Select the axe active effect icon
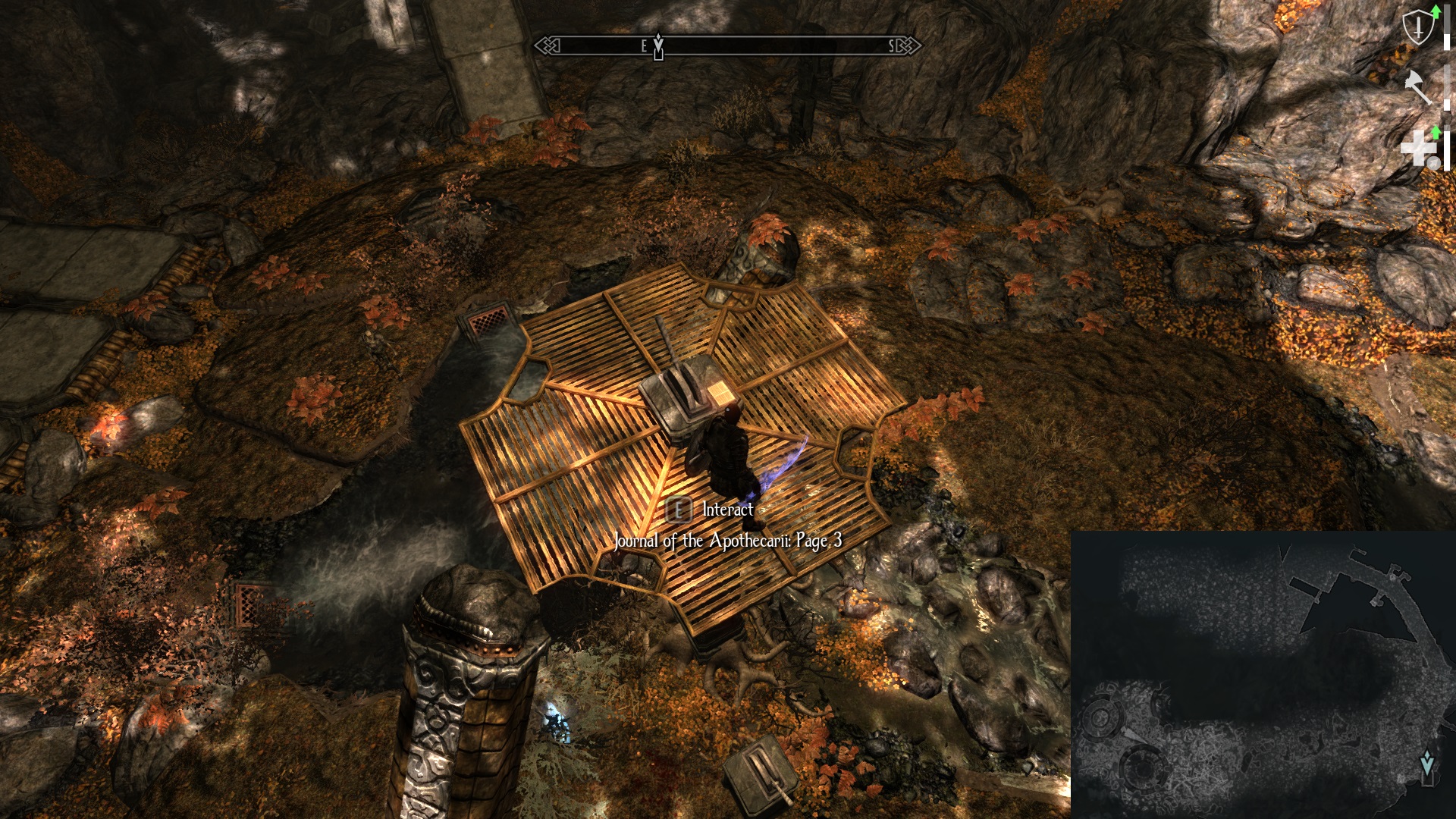The height and width of the screenshot is (819, 1456). tap(1417, 86)
